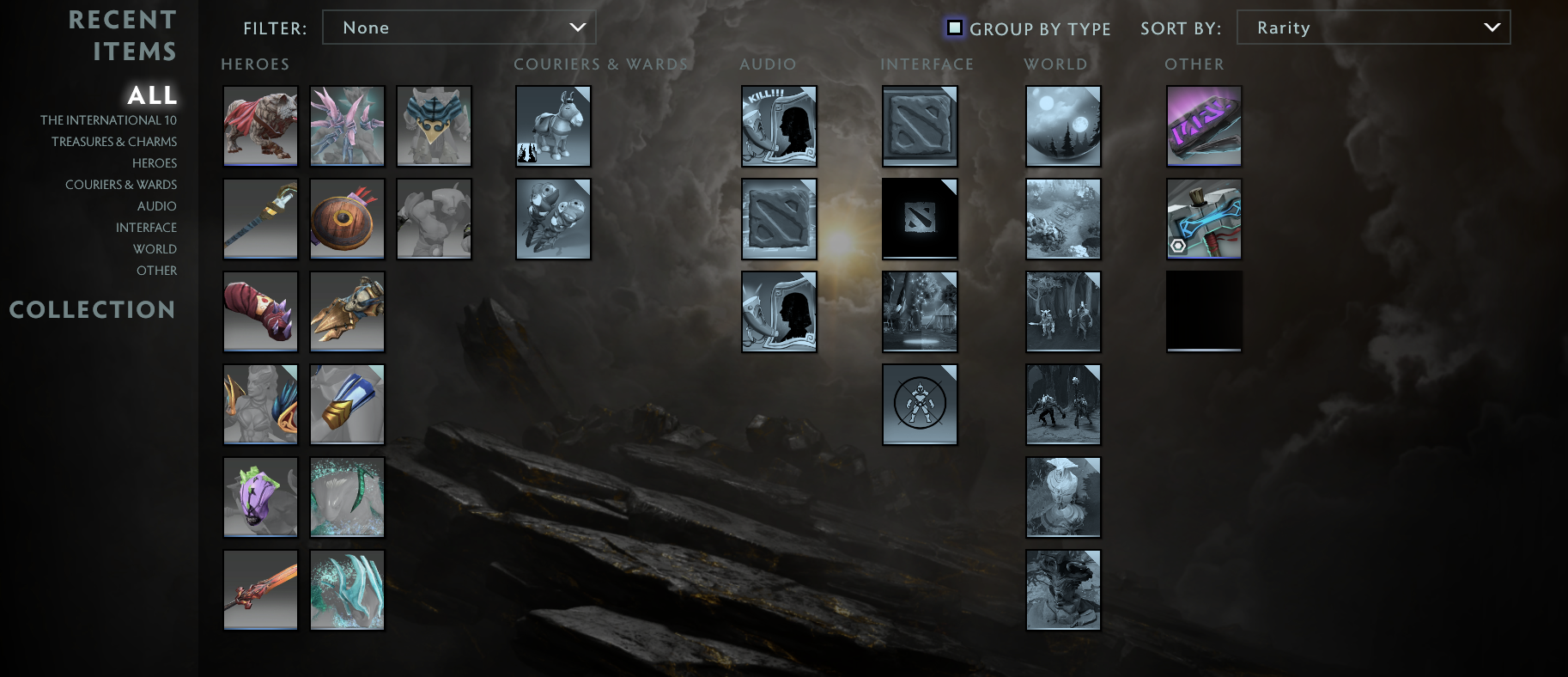Click the purple item in the Other column
1568x677 pixels.
pos(1204,125)
